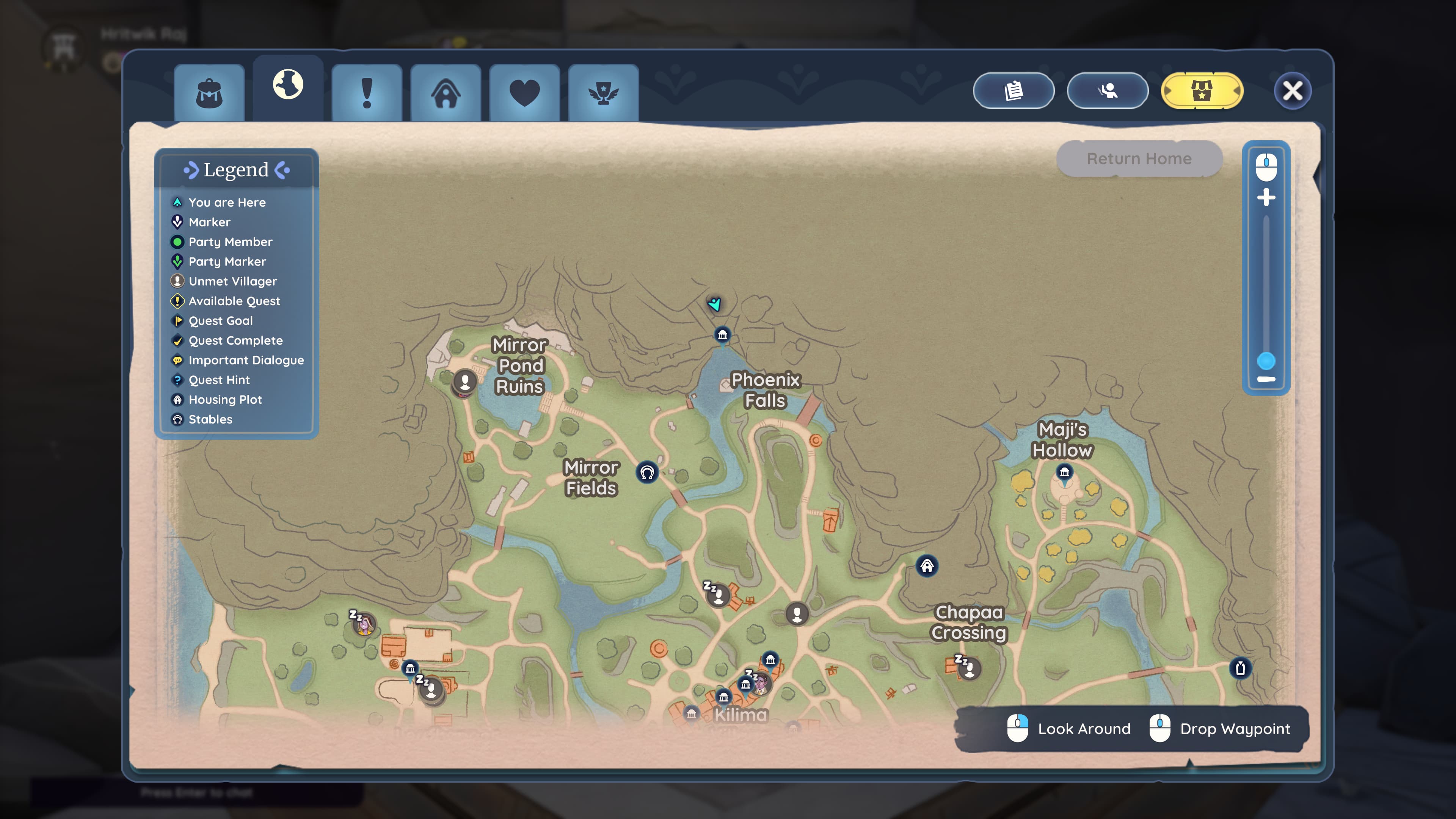The image size is (1456, 819).
Task: Click the Housing Plot marker on map
Action: point(927,566)
